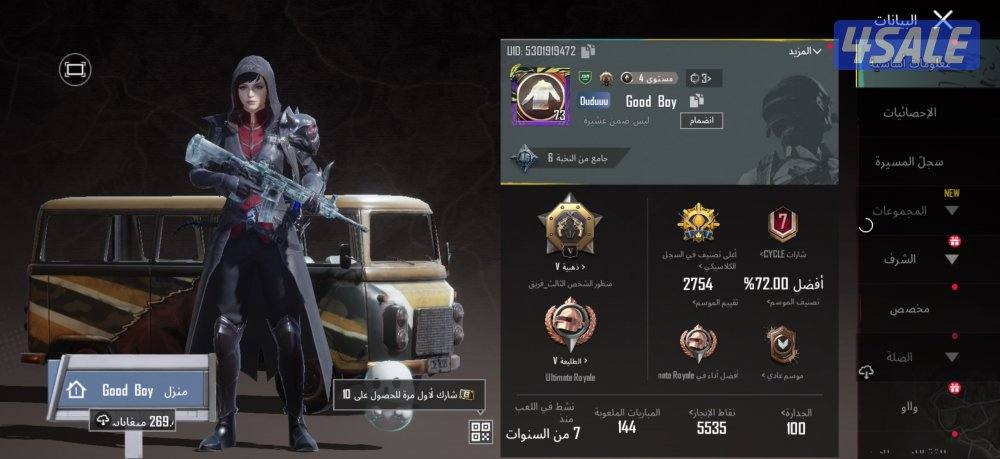Switch to the سجل المسيرة career tab
Image resolution: width=1000 pixels, height=459 pixels.
point(909,161)
